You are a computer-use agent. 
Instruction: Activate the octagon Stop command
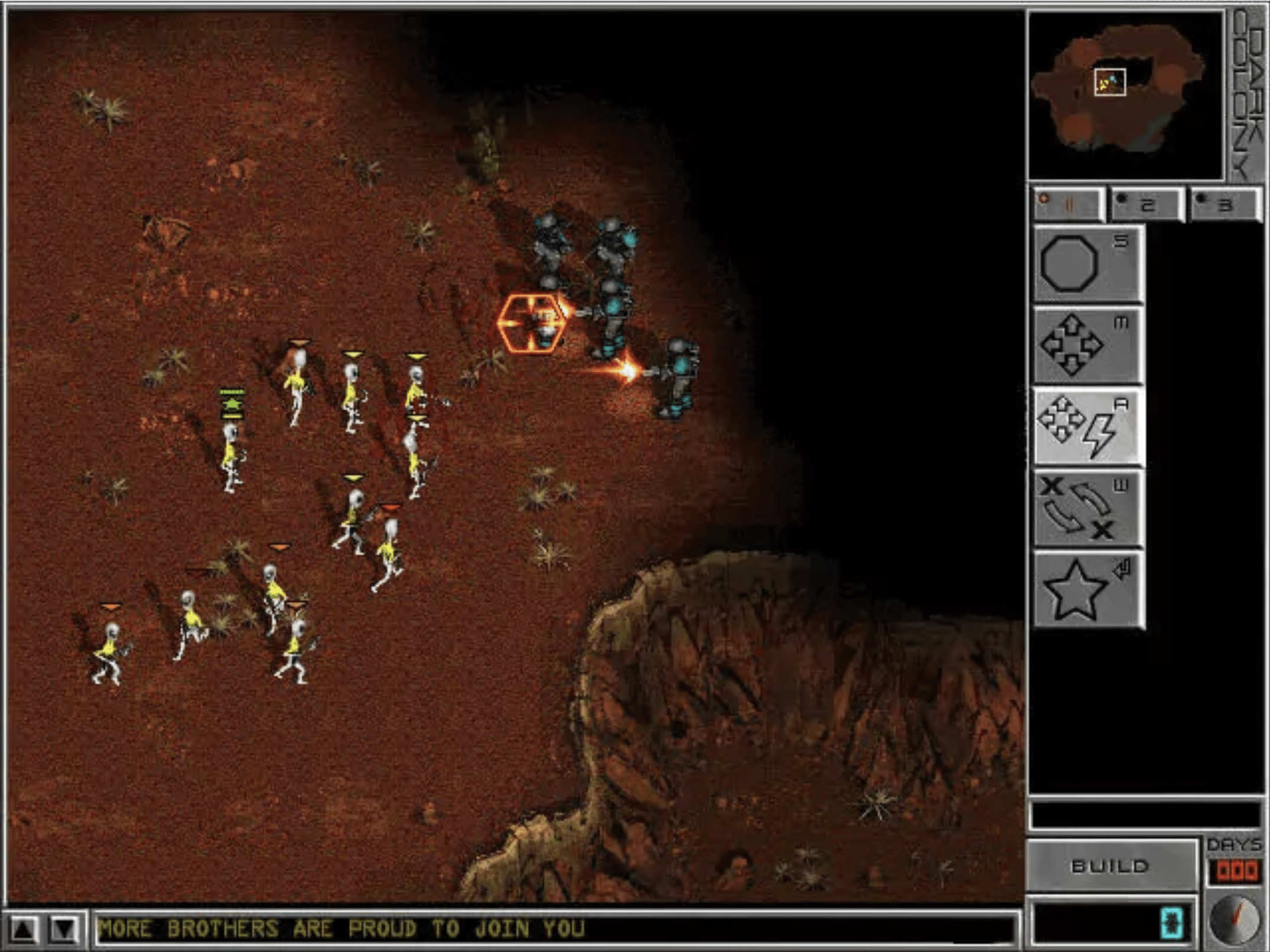[1088, 263]
